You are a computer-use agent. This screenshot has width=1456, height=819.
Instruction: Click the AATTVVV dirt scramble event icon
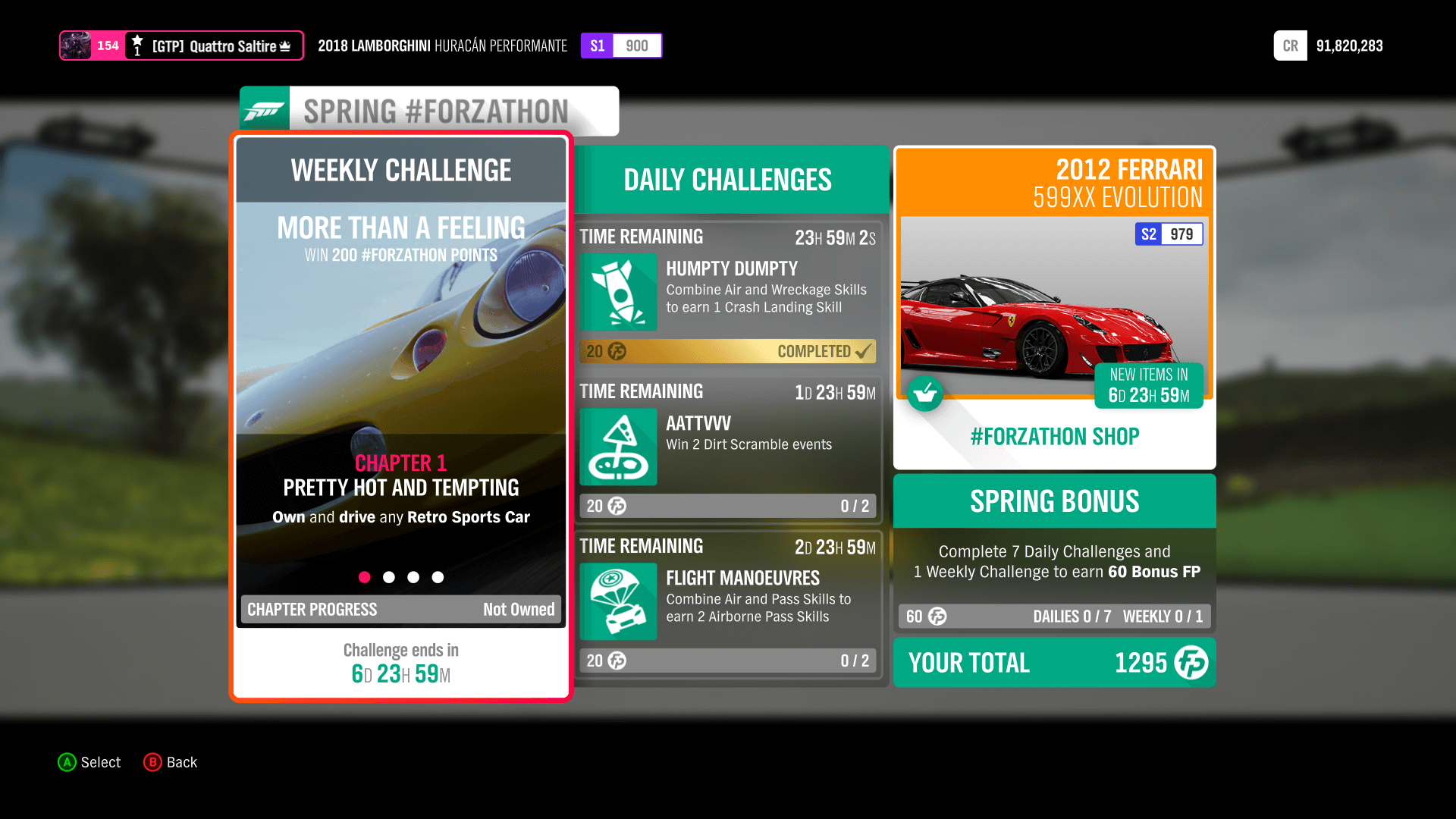coord(618,447)
